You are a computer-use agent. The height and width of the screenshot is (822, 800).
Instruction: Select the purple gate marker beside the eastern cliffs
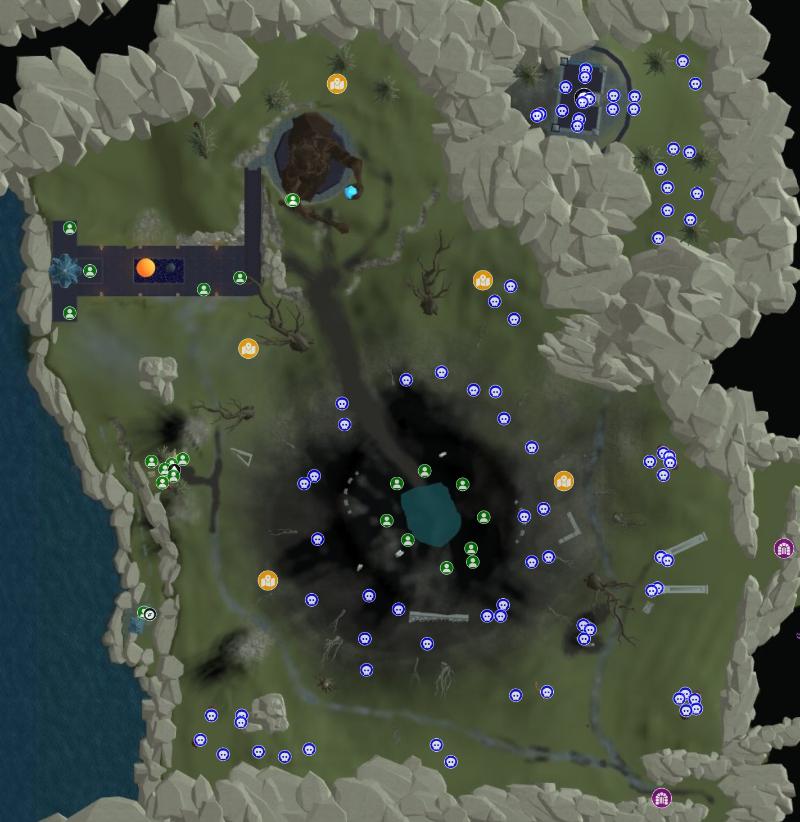tap(784, 548)
